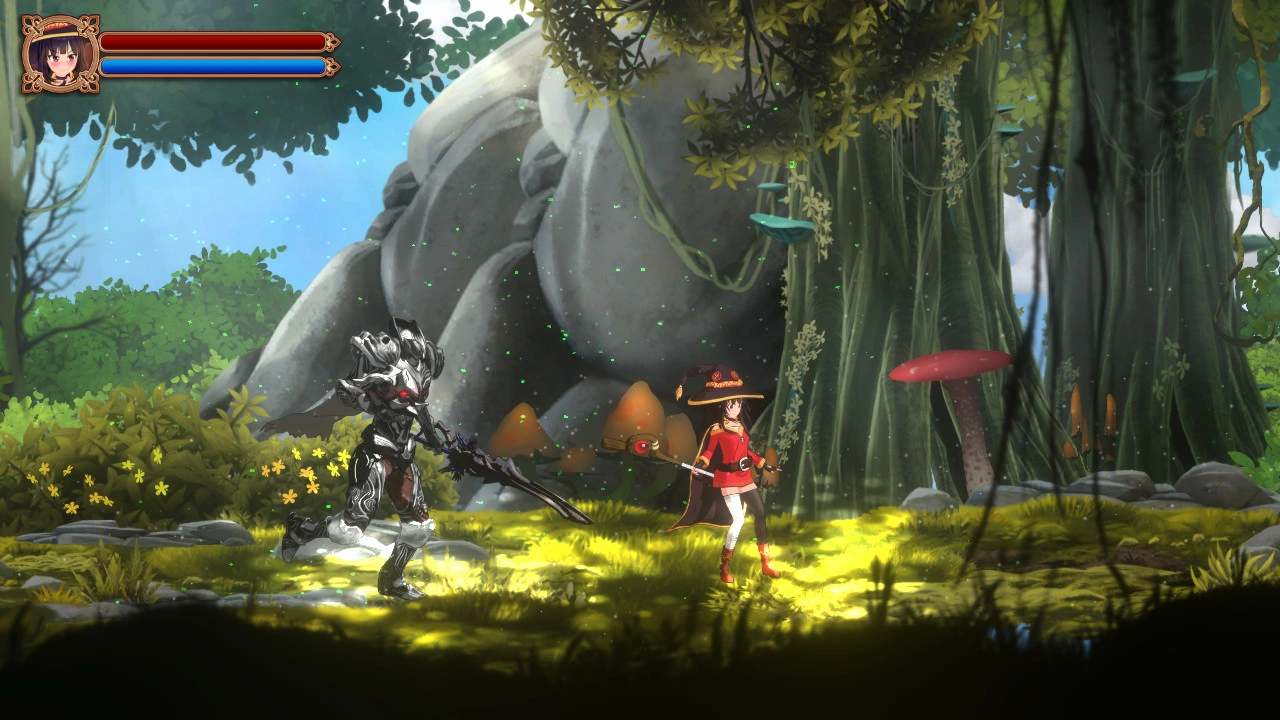This screenshot has width=1280, height=720.
Task: Click the witch character portrait
Action: (x=60, y=54)
